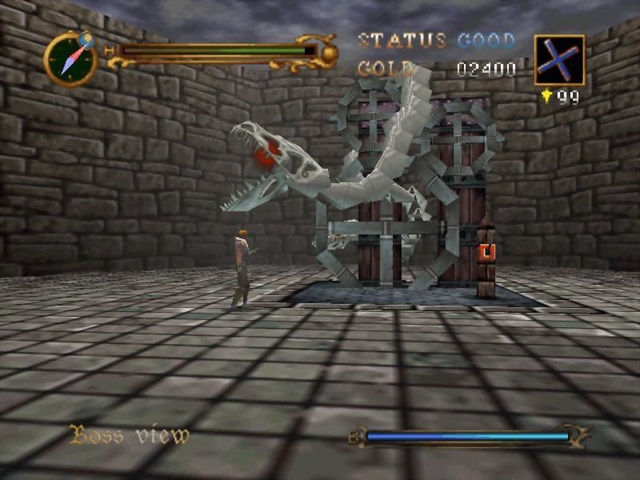Select the cross sub-weapon icon
Image resolution: width=640 pixels, height=480 pixels.
click(558, 60)
